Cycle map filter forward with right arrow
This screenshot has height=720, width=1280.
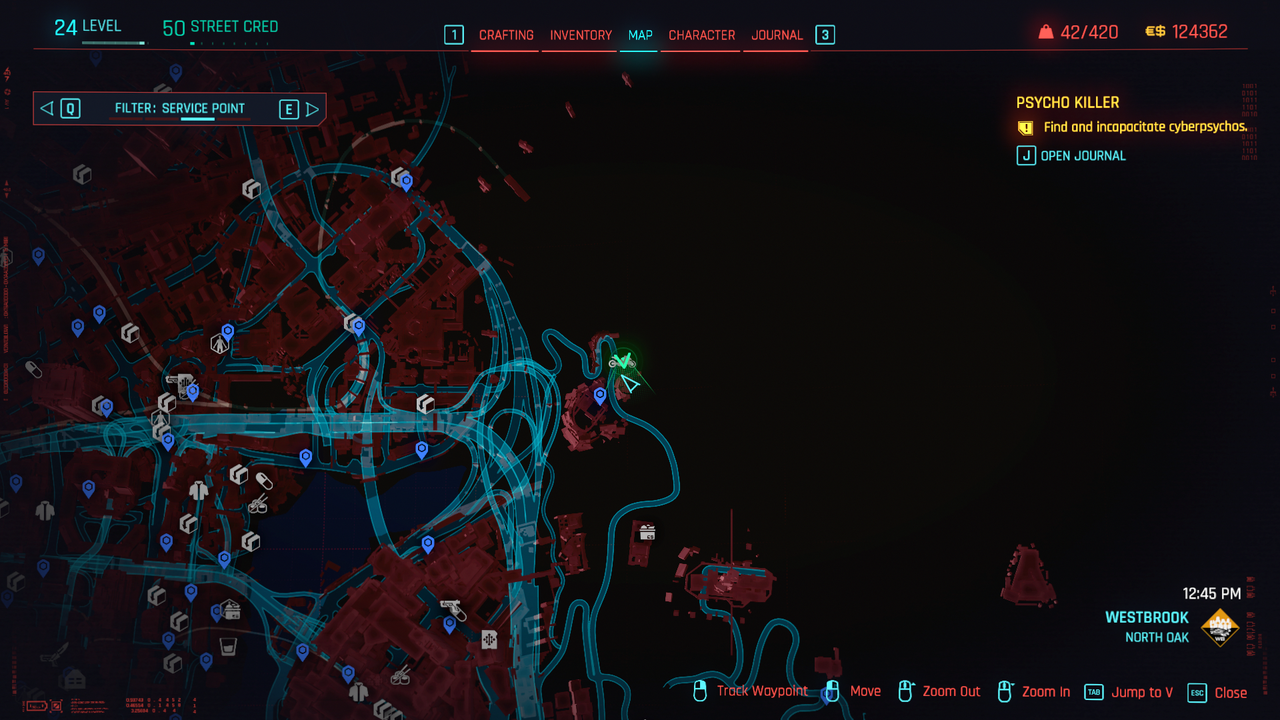tap(313, 109)
